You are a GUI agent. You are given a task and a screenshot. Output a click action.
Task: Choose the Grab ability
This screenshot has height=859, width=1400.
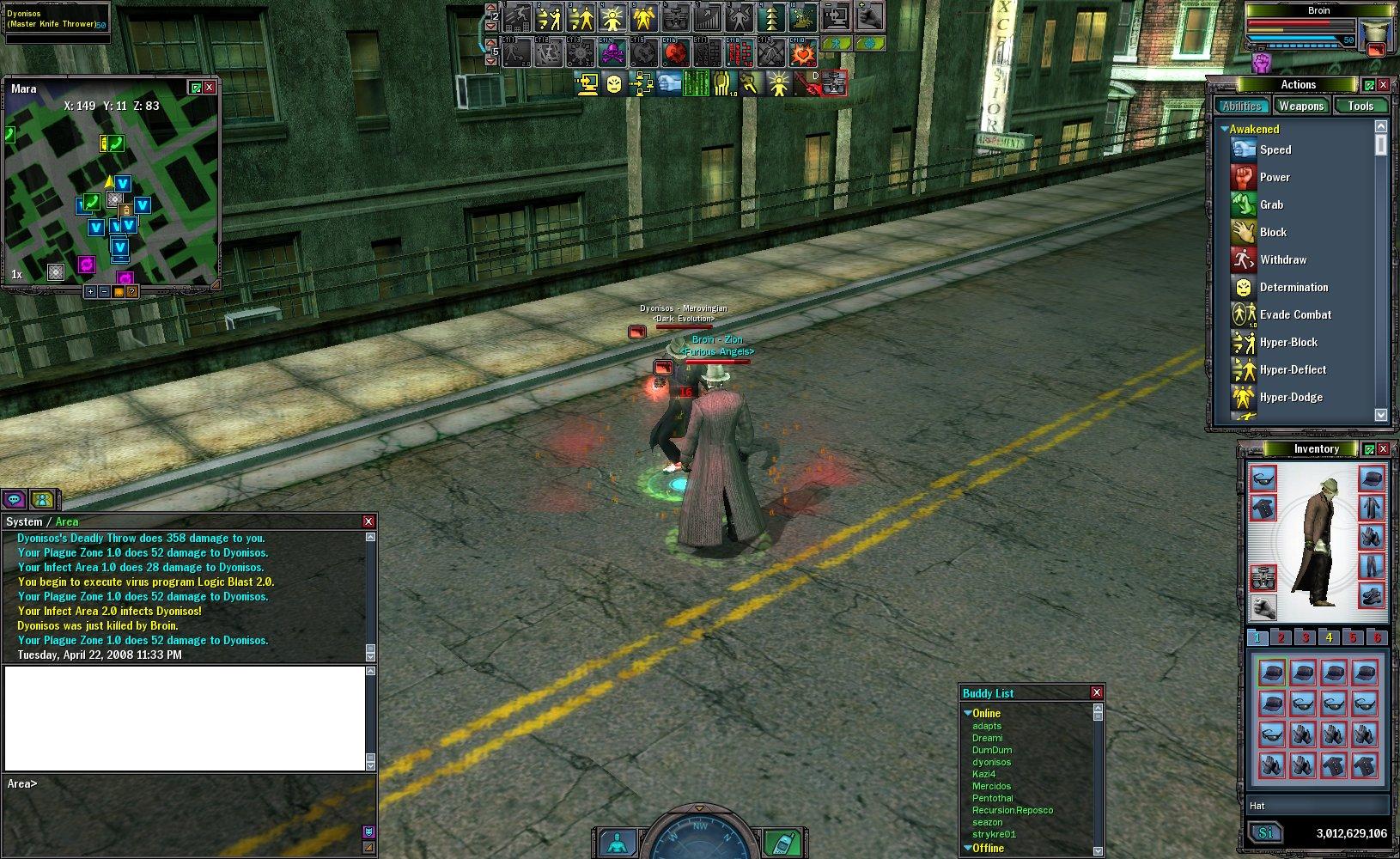(x=1271, y=204)
